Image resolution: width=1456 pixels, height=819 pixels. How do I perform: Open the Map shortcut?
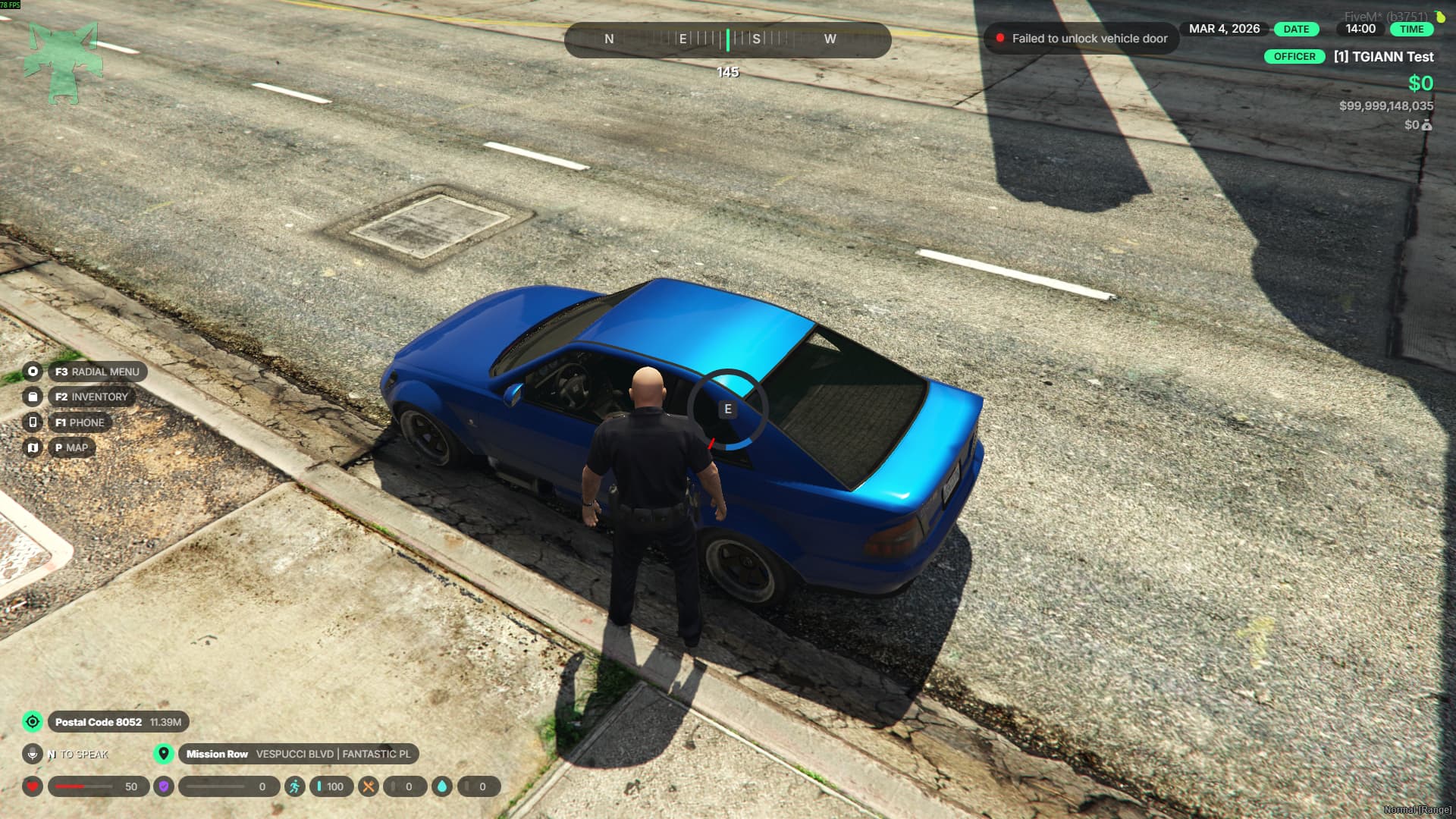pos(71,447)
